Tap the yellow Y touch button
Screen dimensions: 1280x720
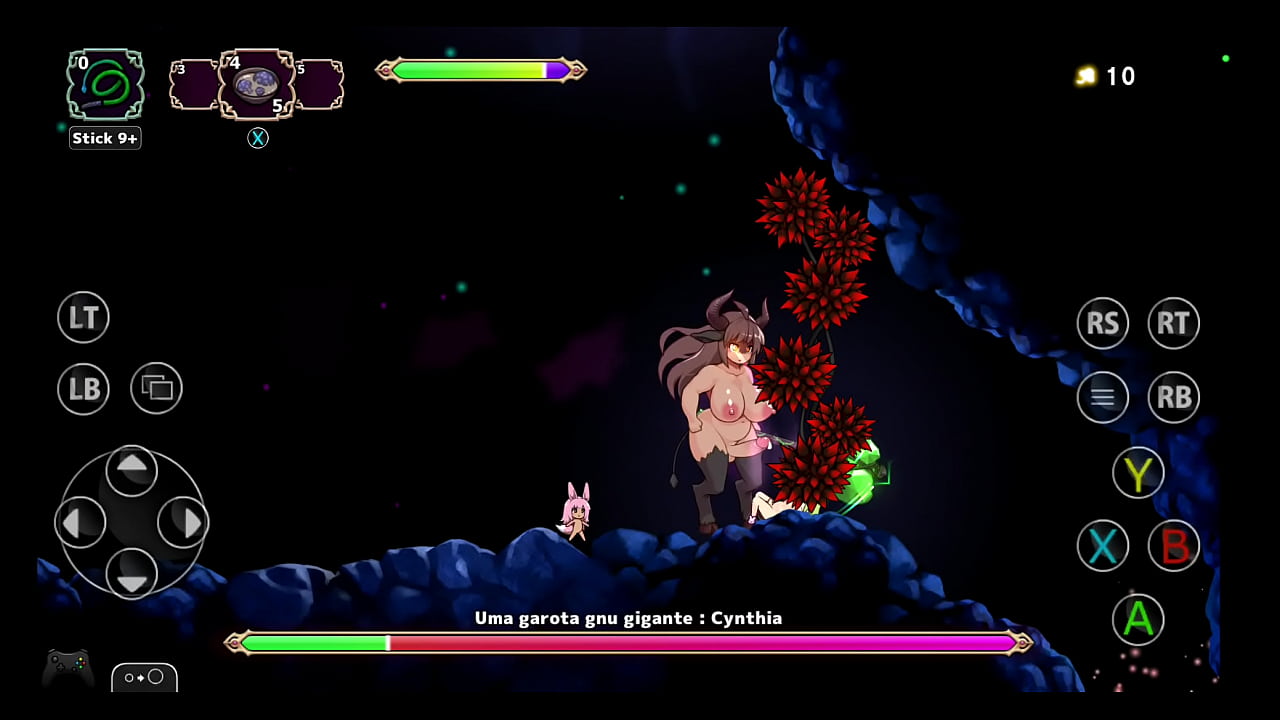click(x=1138, y=473)
